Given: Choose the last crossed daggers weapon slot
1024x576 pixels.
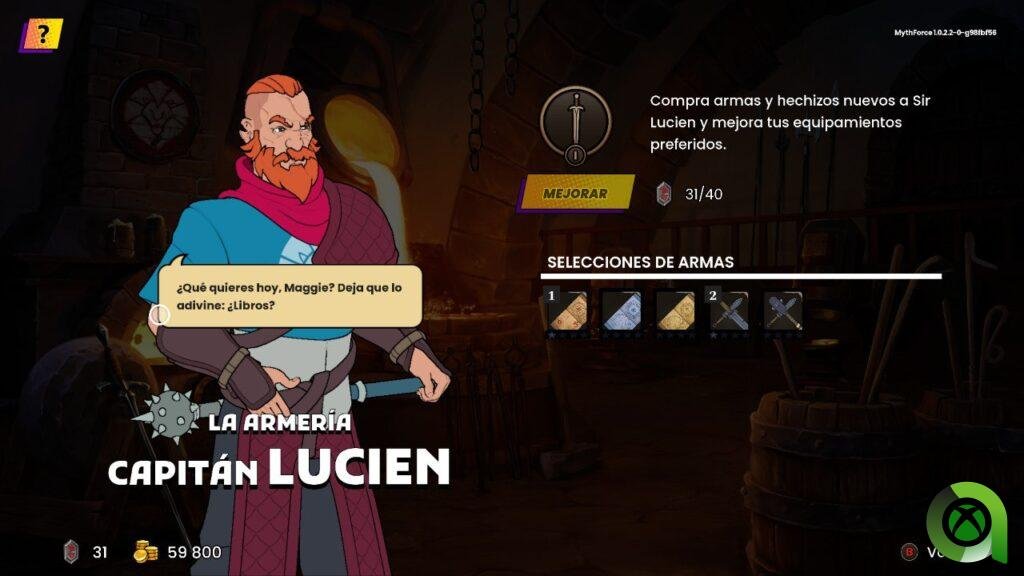Looking at the screenshot, I should [x=783, y=311].
